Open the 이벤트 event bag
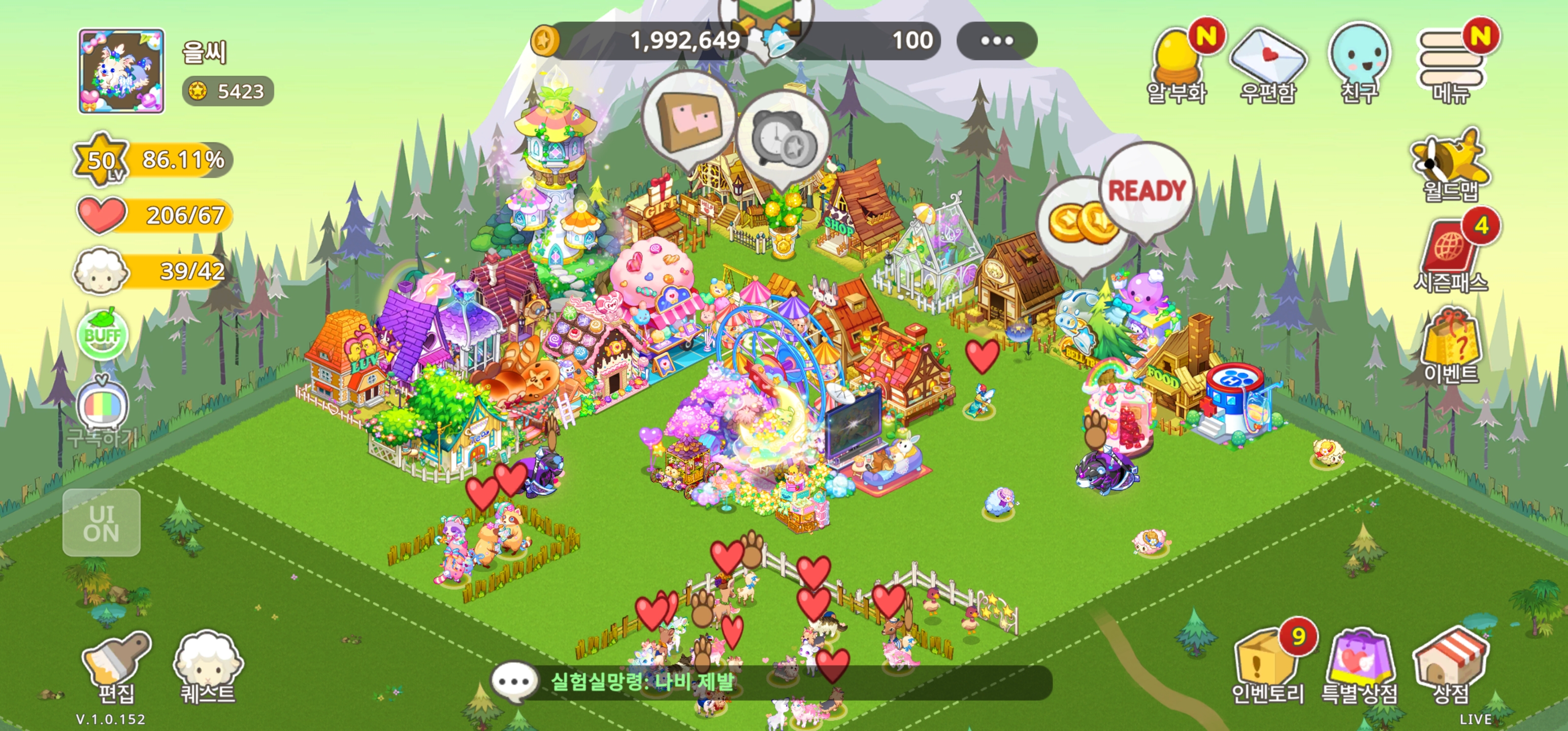This screenshot has width=1568, height=731. (x=1451, y=347)
